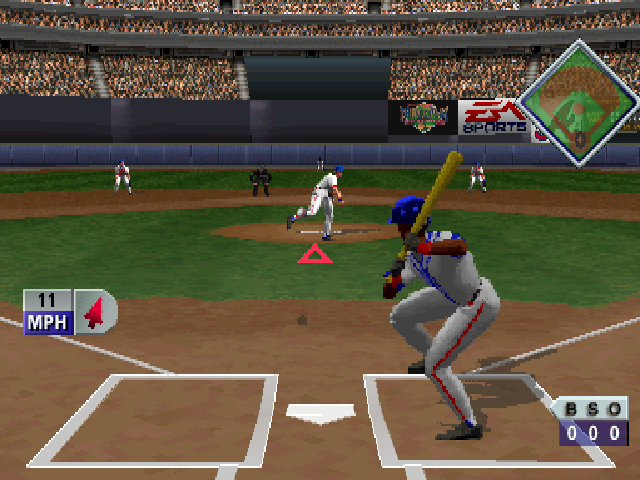Click the baseball diamond field minimap
640x480 pixels.
(578, 100)
